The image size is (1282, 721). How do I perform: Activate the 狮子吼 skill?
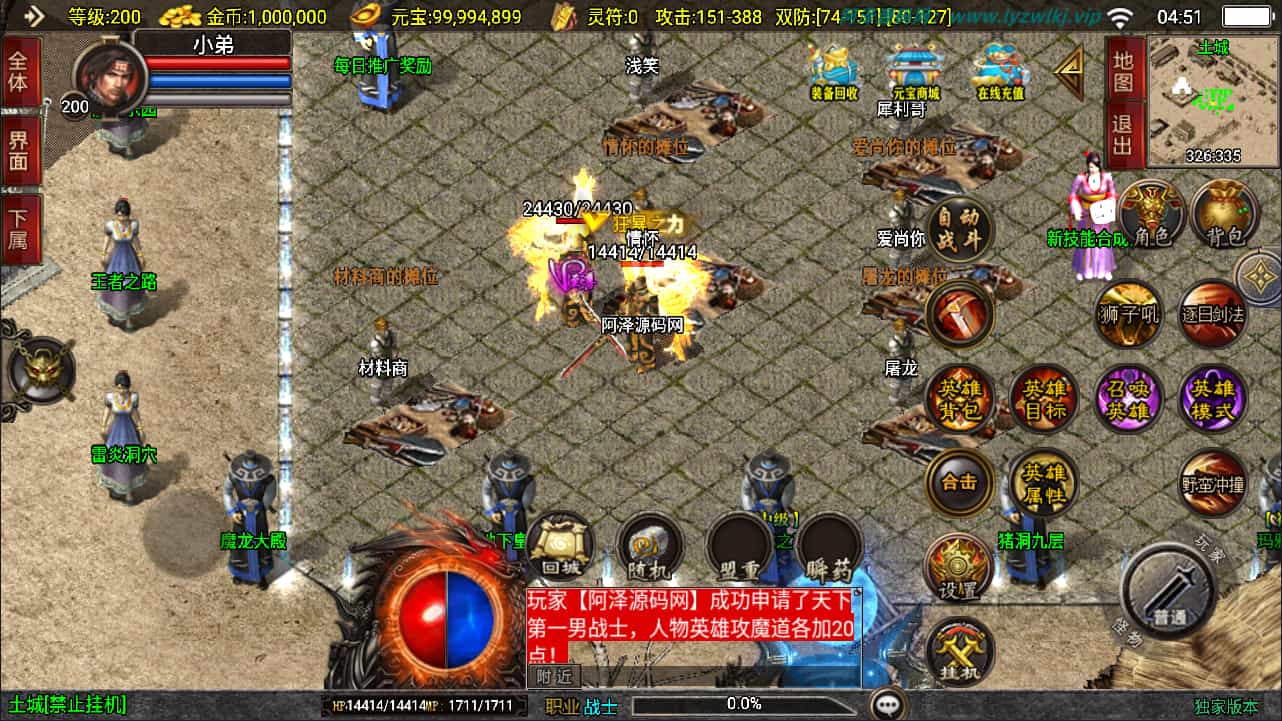point(1129,315)
